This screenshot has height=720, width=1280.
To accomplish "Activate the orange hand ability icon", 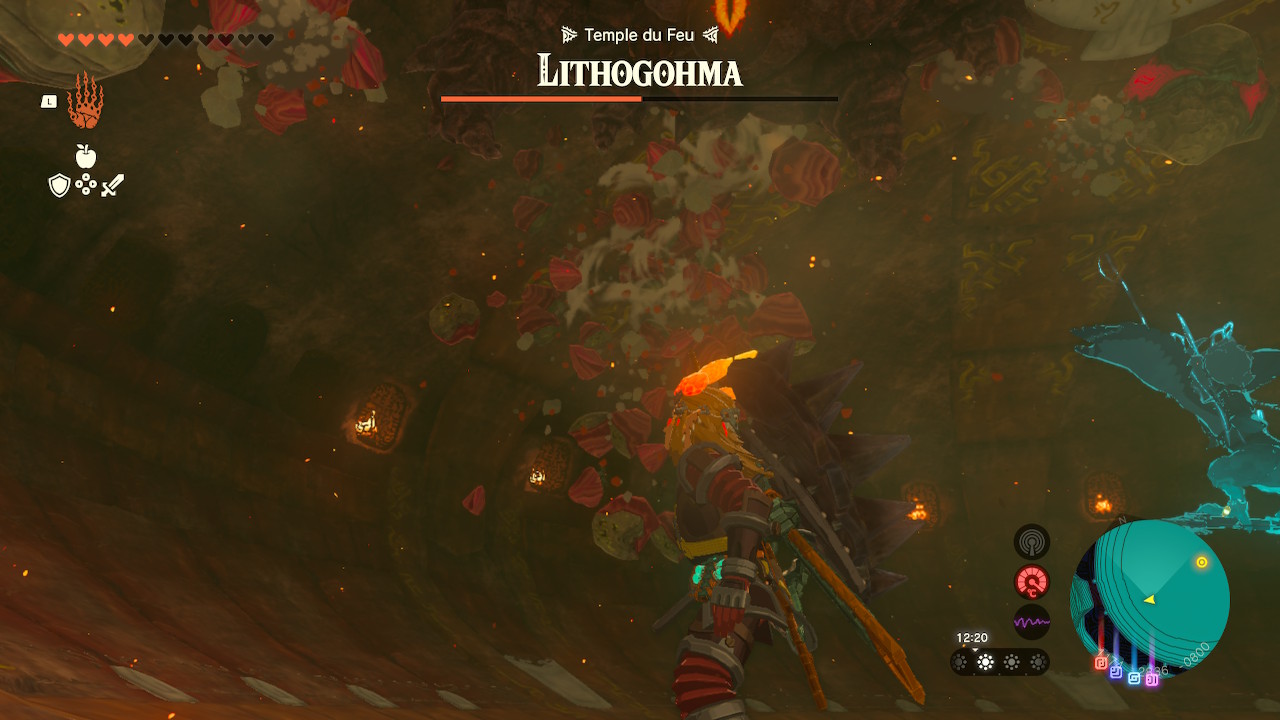I will 85,101.
